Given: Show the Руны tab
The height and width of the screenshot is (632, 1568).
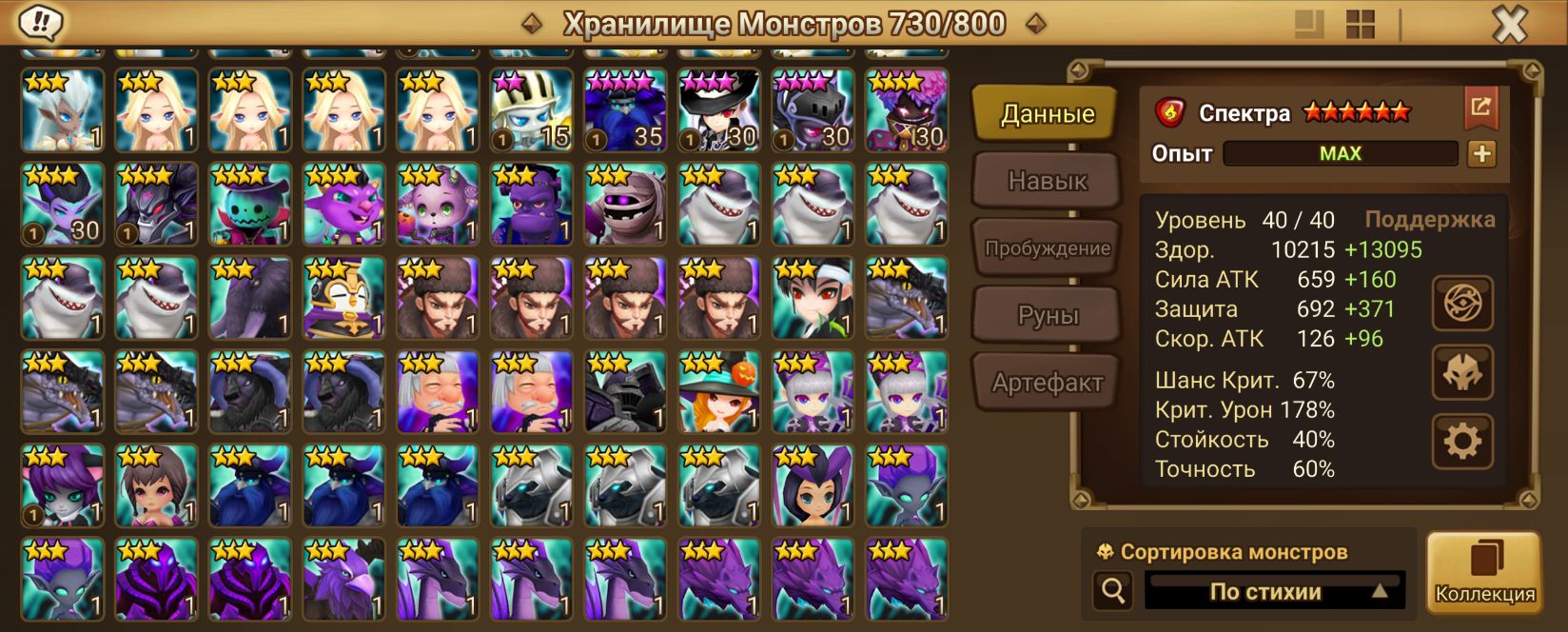Looking at the screenshot, I should click(x=1047, y=315).
